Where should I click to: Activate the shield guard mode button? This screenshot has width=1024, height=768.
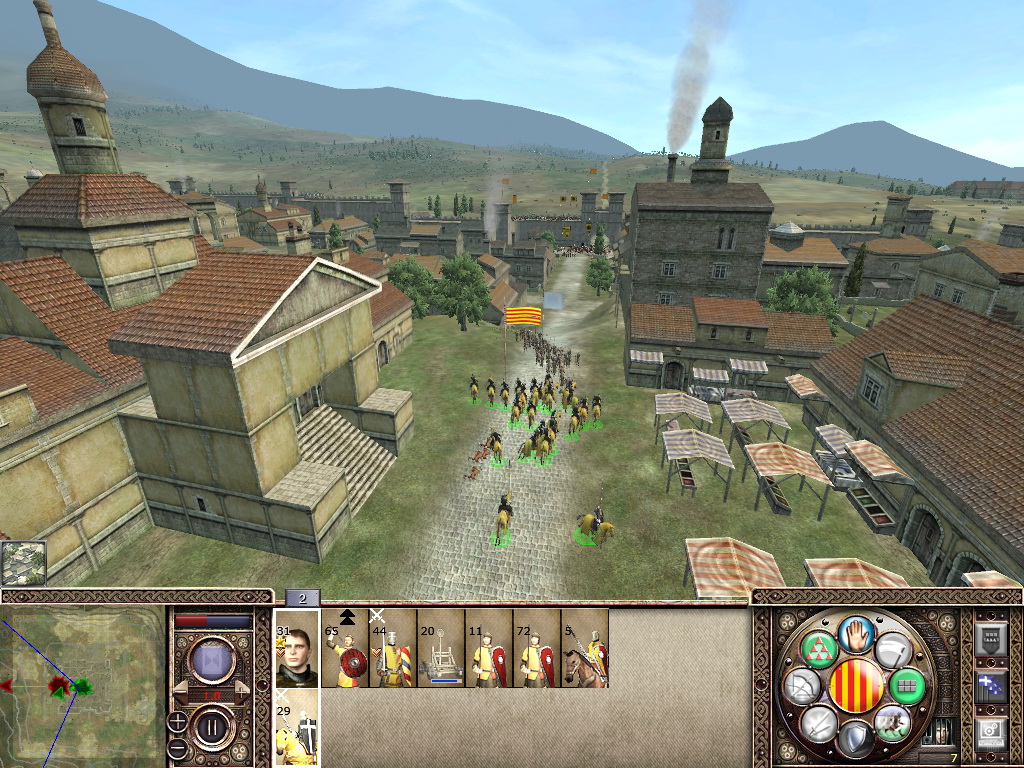[854, 740]
